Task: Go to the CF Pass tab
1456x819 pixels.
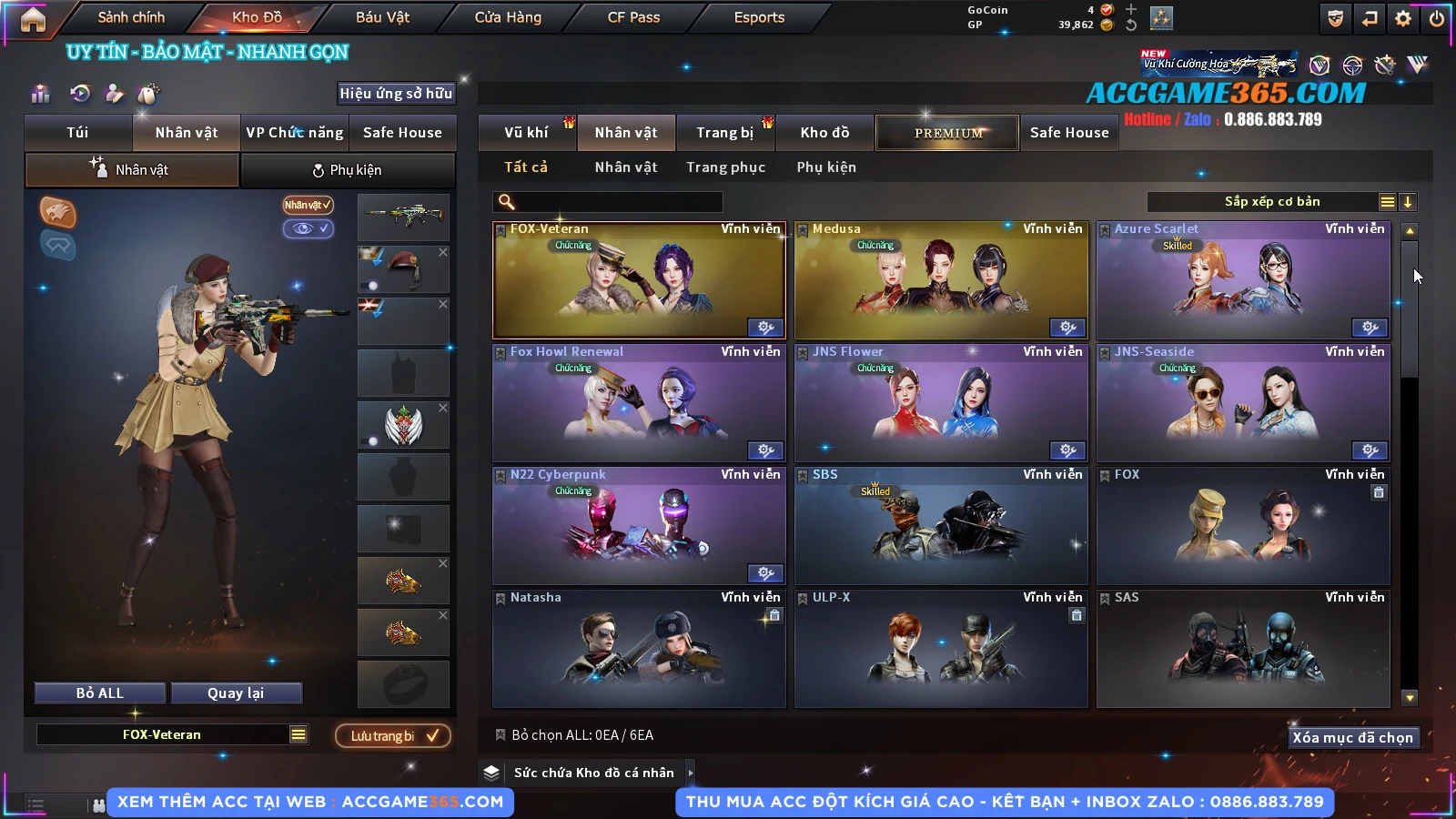Action: (633, 17)
